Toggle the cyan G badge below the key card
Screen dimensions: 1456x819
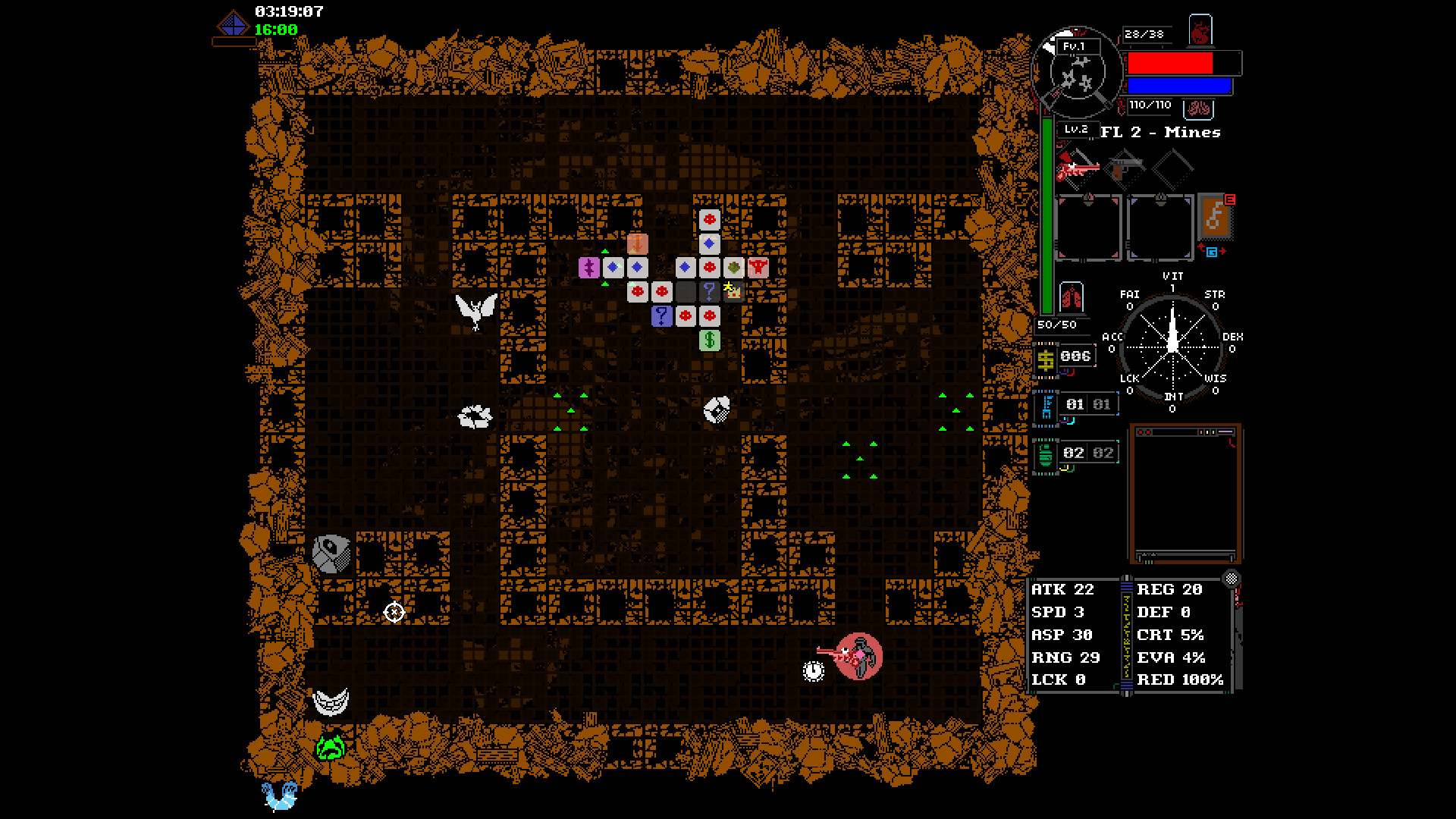coord(1212,253)
